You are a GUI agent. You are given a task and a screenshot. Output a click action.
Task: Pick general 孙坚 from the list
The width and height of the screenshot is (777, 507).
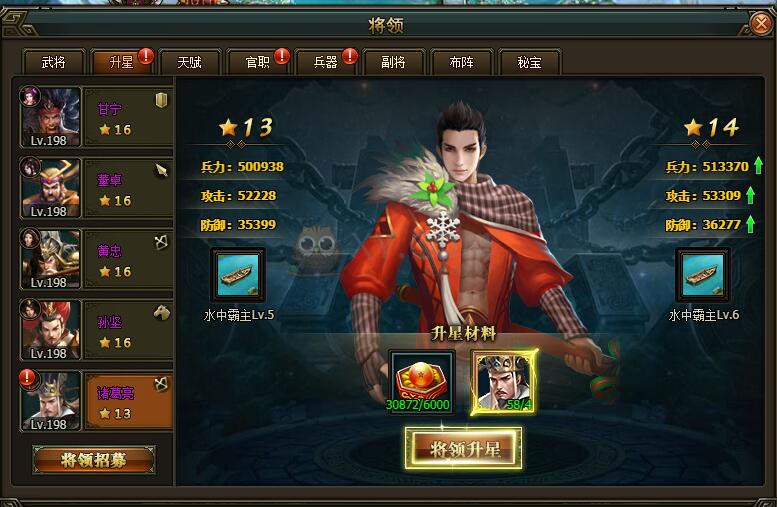point(95,331)
